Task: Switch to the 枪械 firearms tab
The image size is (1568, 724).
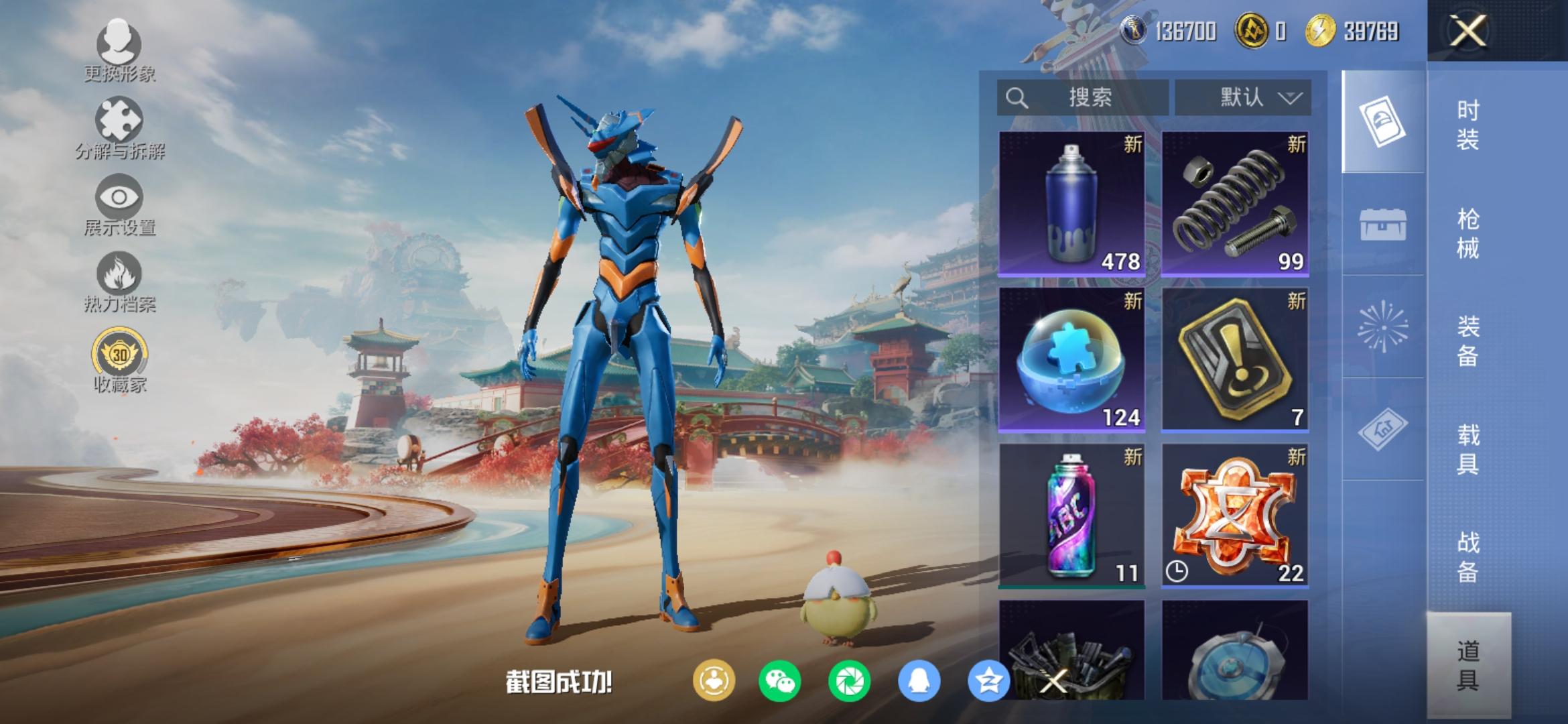Action: click(x=1468, y=233)
